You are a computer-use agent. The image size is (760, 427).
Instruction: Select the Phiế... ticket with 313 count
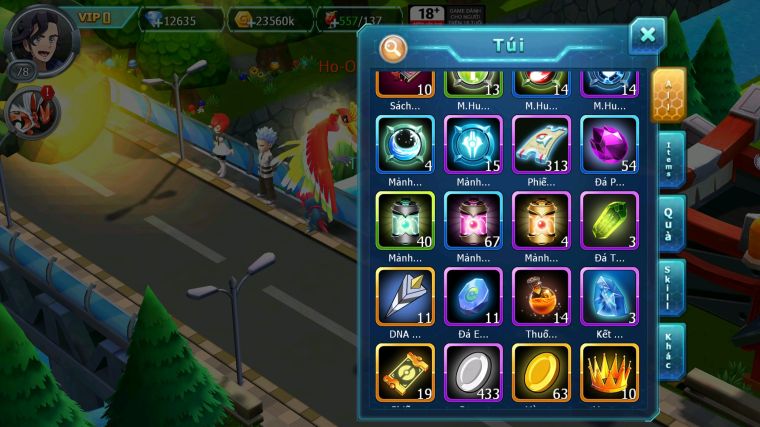(541, 145)
